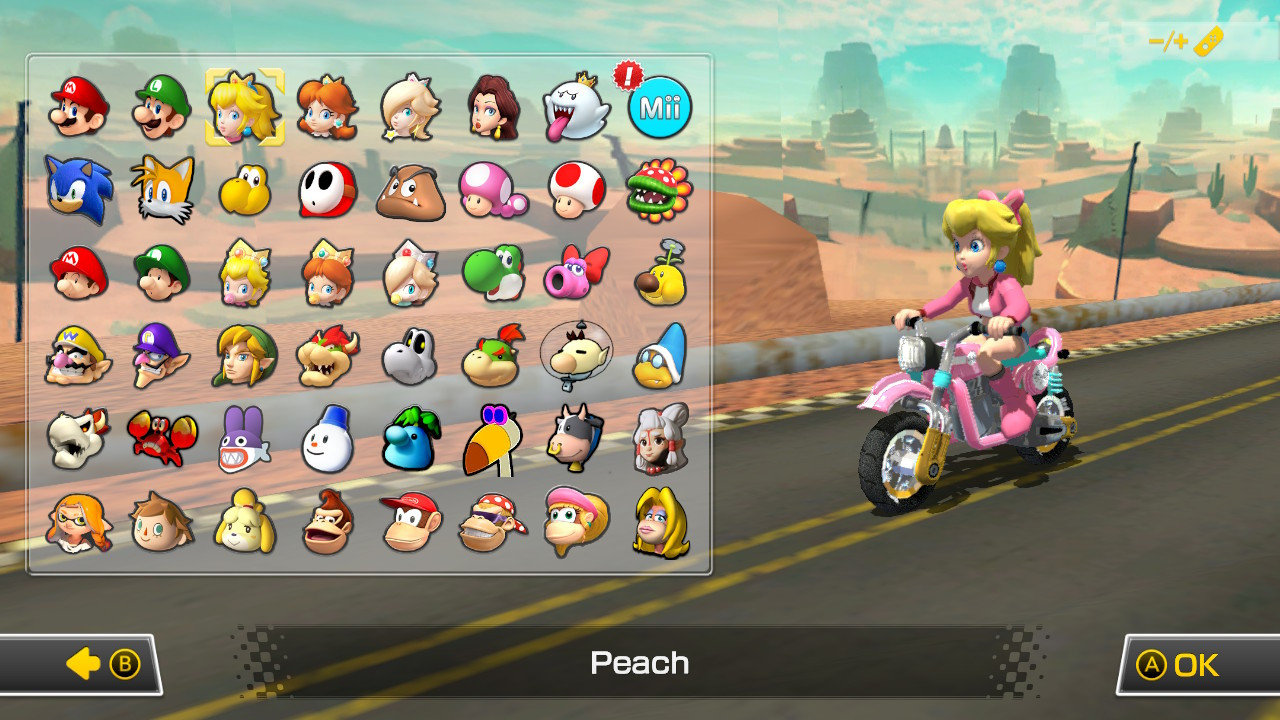Select Yoshi from the roster

point(492,273)
